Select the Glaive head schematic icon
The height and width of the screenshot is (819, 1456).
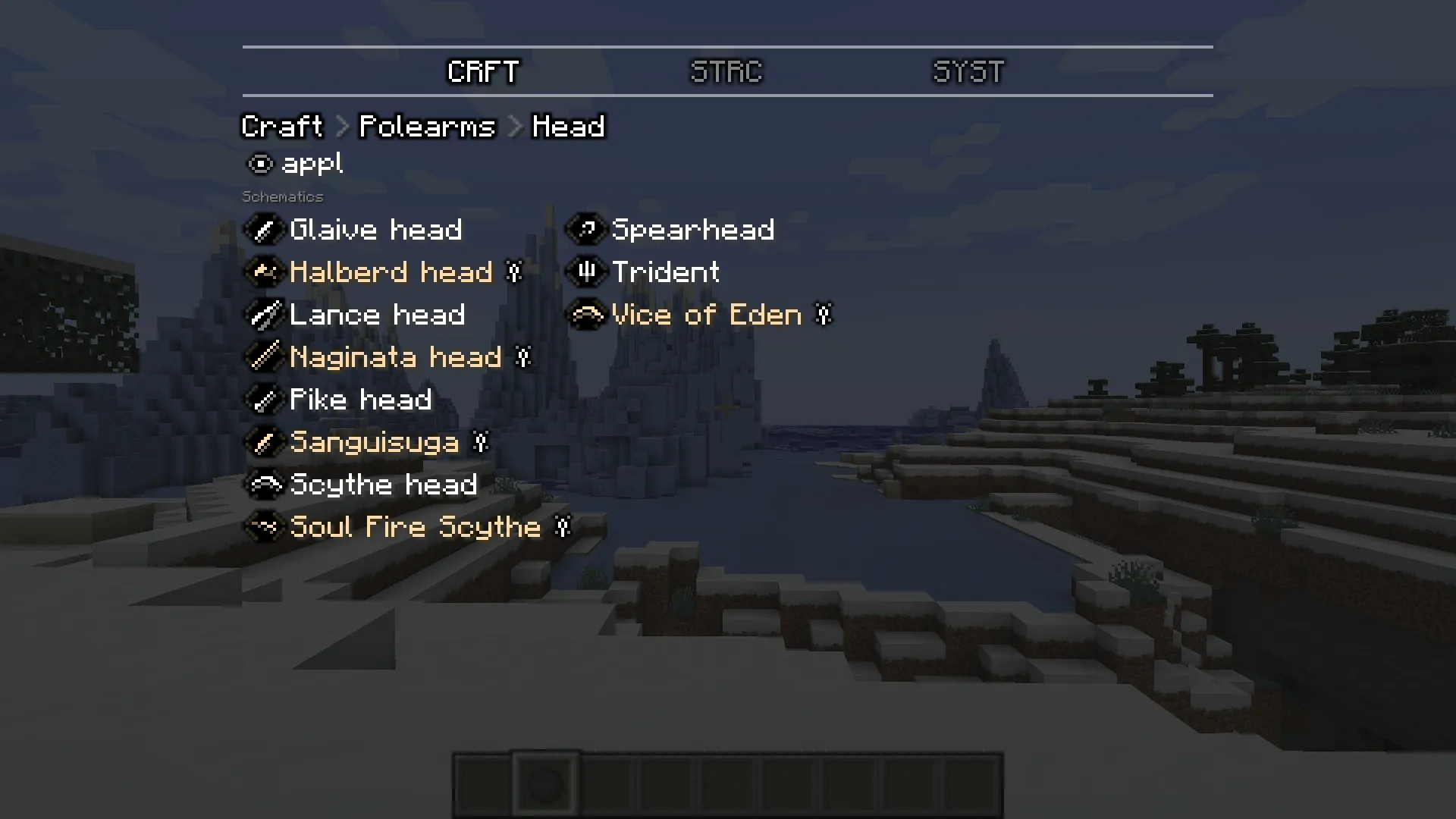click(x=263, y=230)
